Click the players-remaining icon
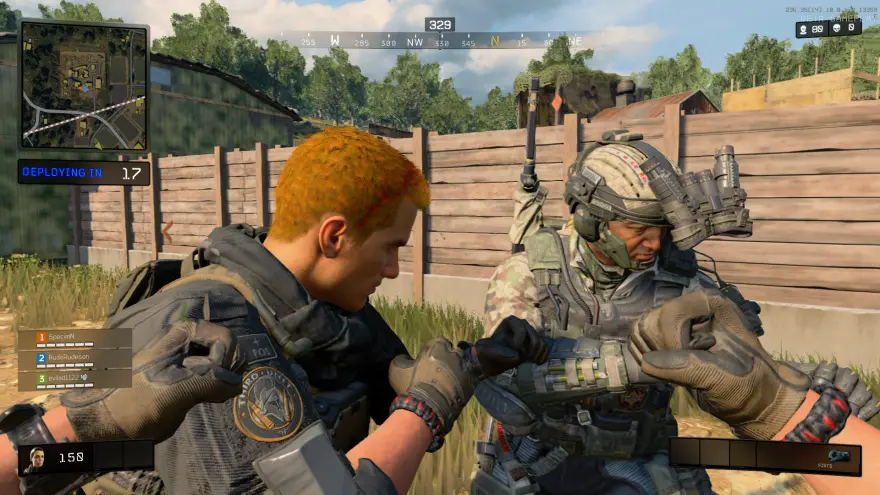This screenshot has height=495, width=880. click(804, 29)
